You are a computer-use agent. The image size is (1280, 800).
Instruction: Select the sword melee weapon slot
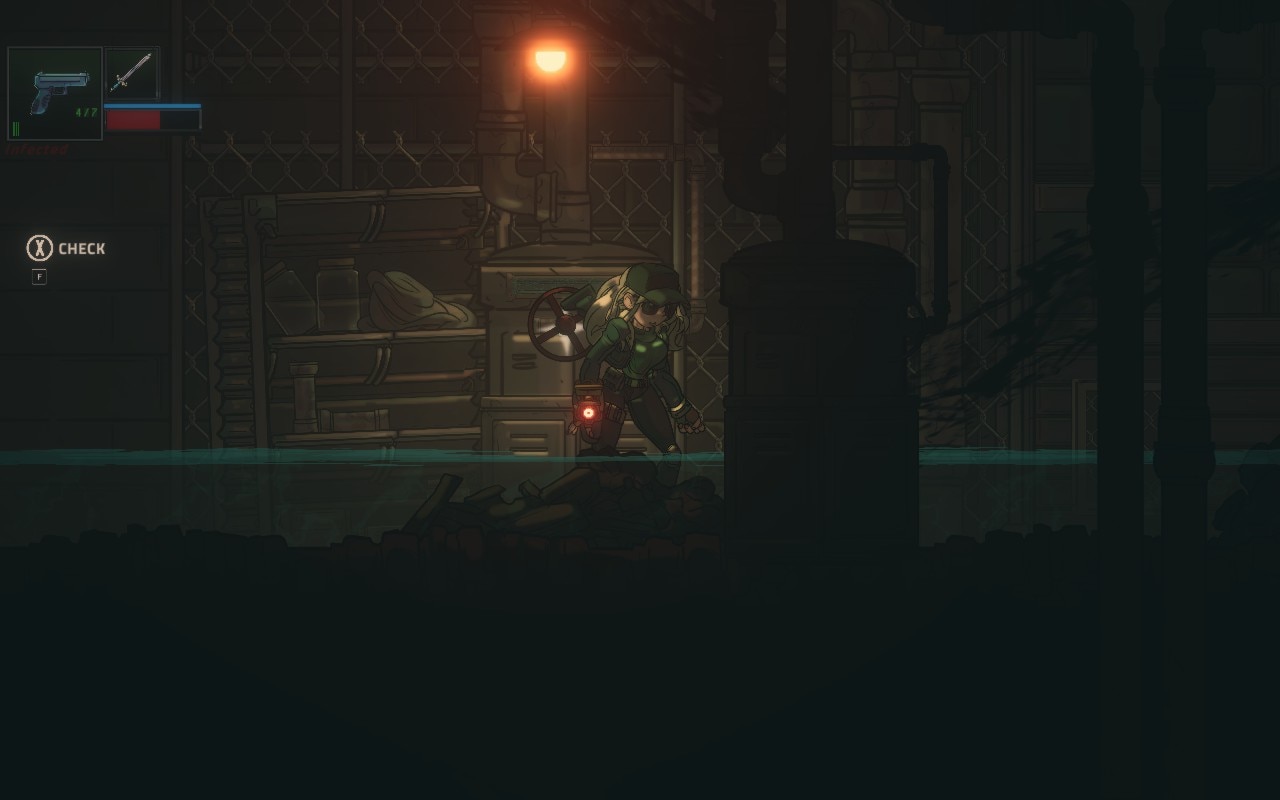(x=131, y=73)
